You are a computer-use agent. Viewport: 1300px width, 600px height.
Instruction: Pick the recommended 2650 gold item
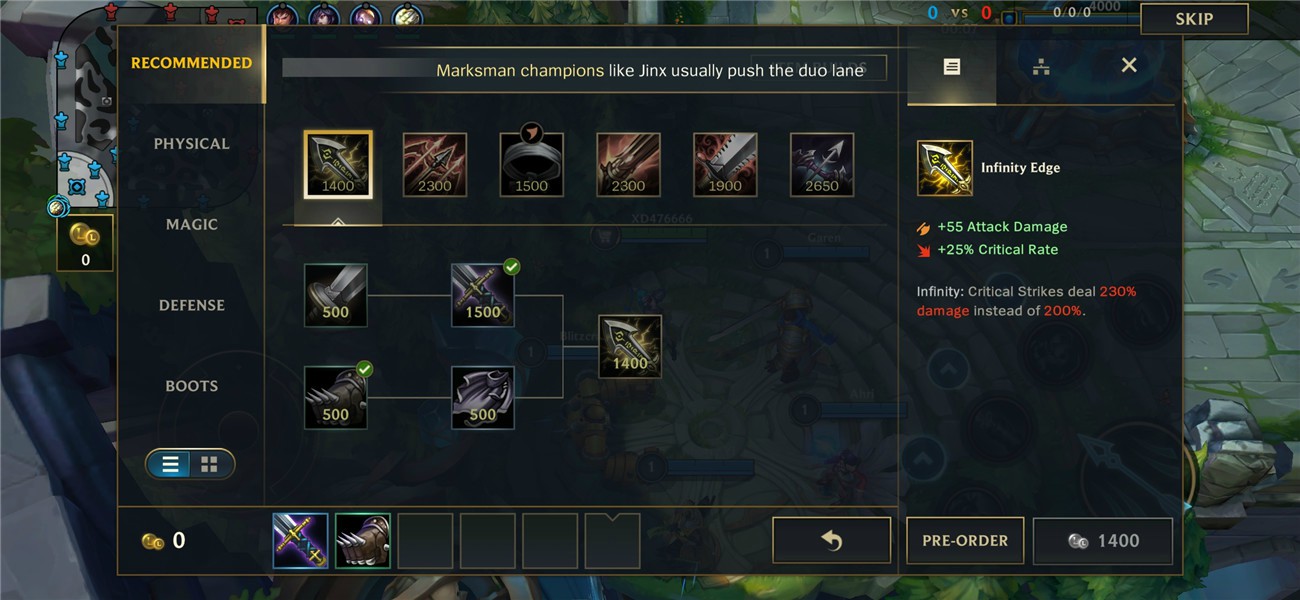pyautogui.click(x=822, y=164)
